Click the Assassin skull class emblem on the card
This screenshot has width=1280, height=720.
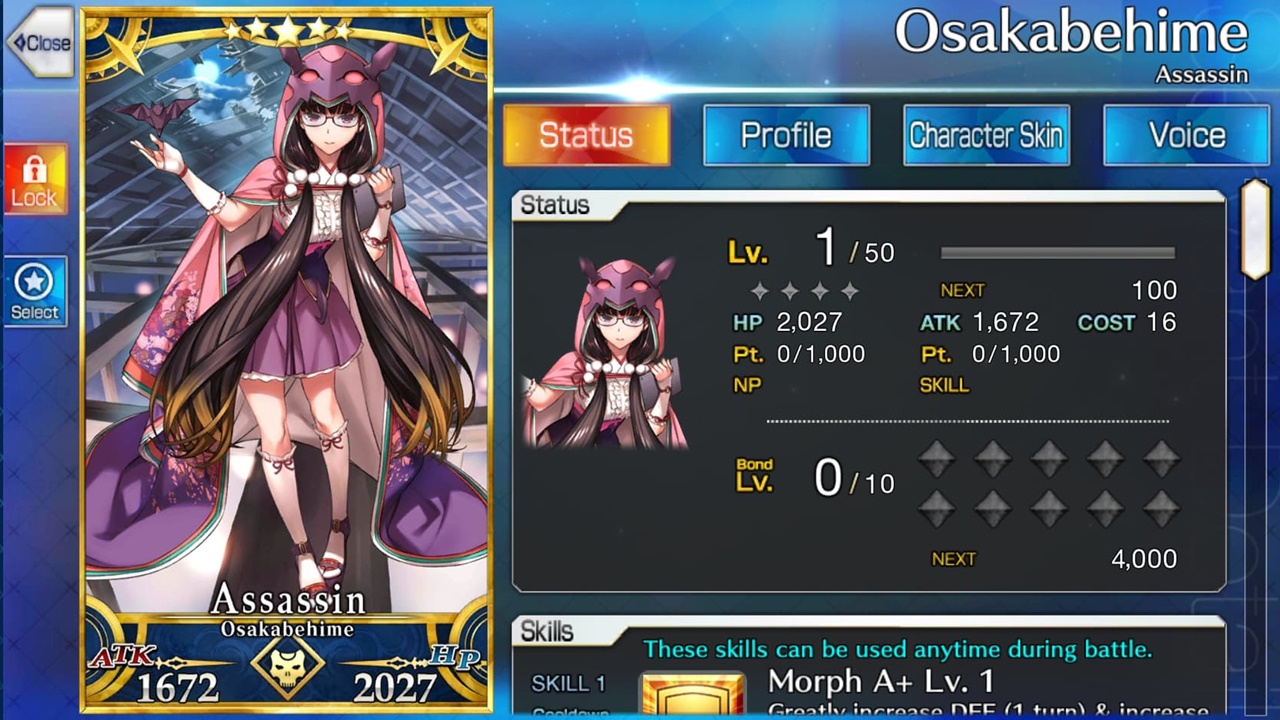pos(286,662)
